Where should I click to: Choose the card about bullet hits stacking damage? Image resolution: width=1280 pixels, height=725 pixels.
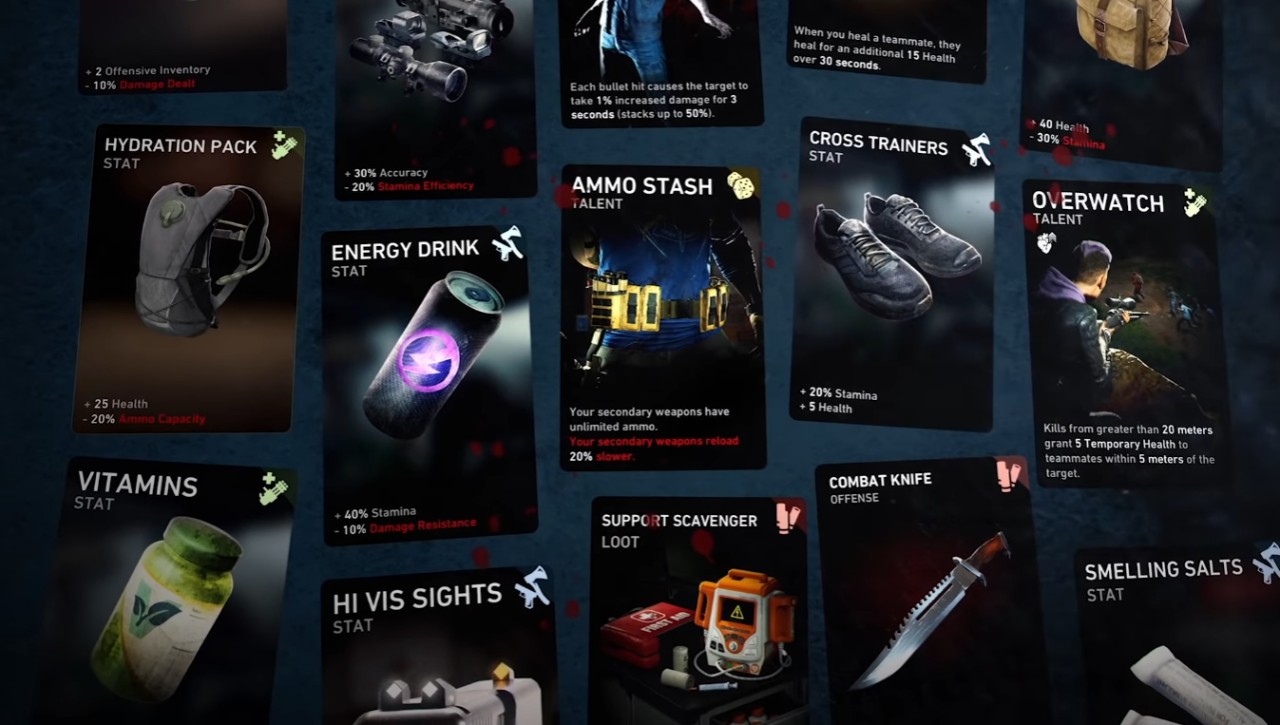click(662, 62)
